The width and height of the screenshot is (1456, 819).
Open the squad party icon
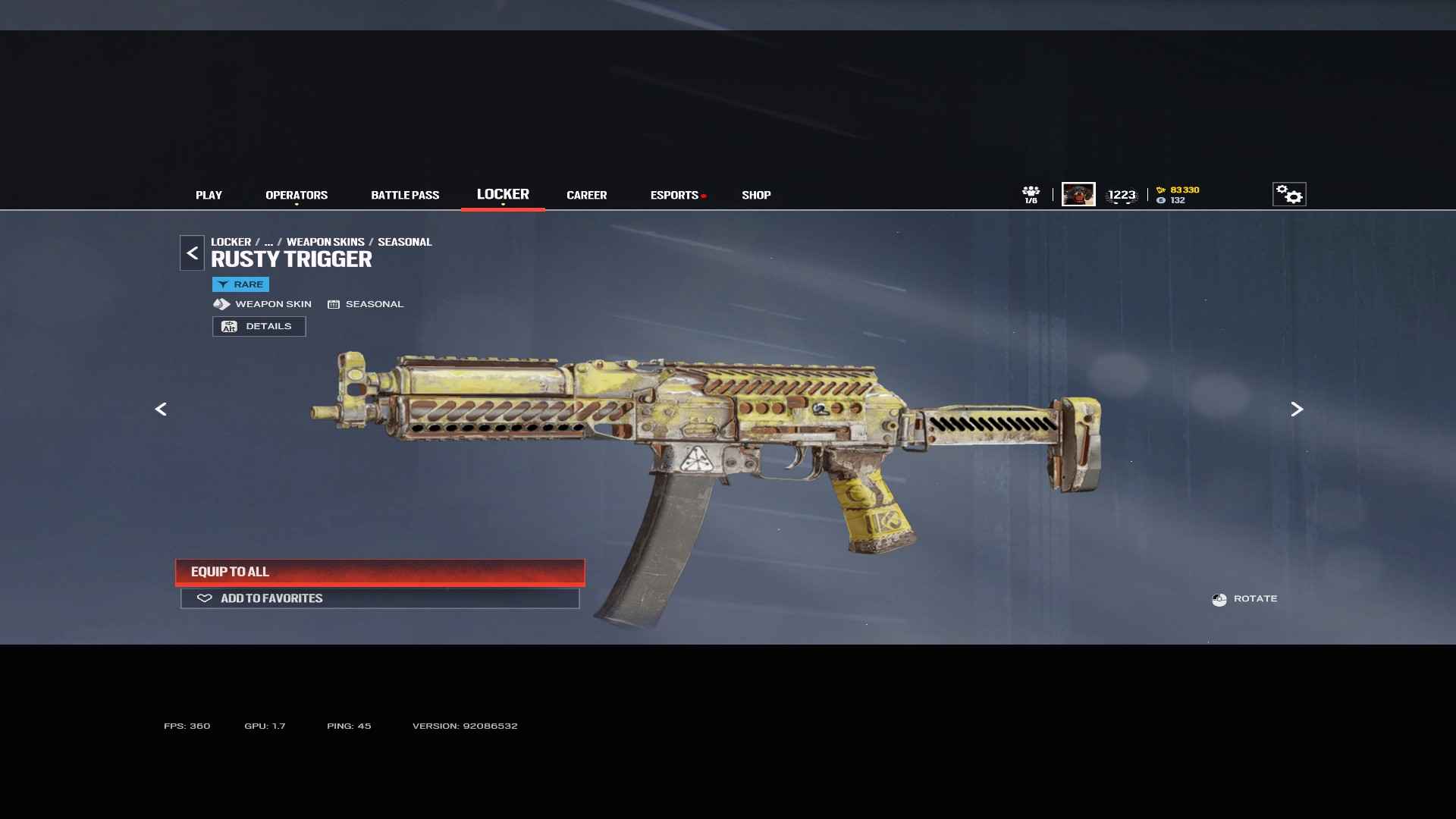(x=1031, y=194)
